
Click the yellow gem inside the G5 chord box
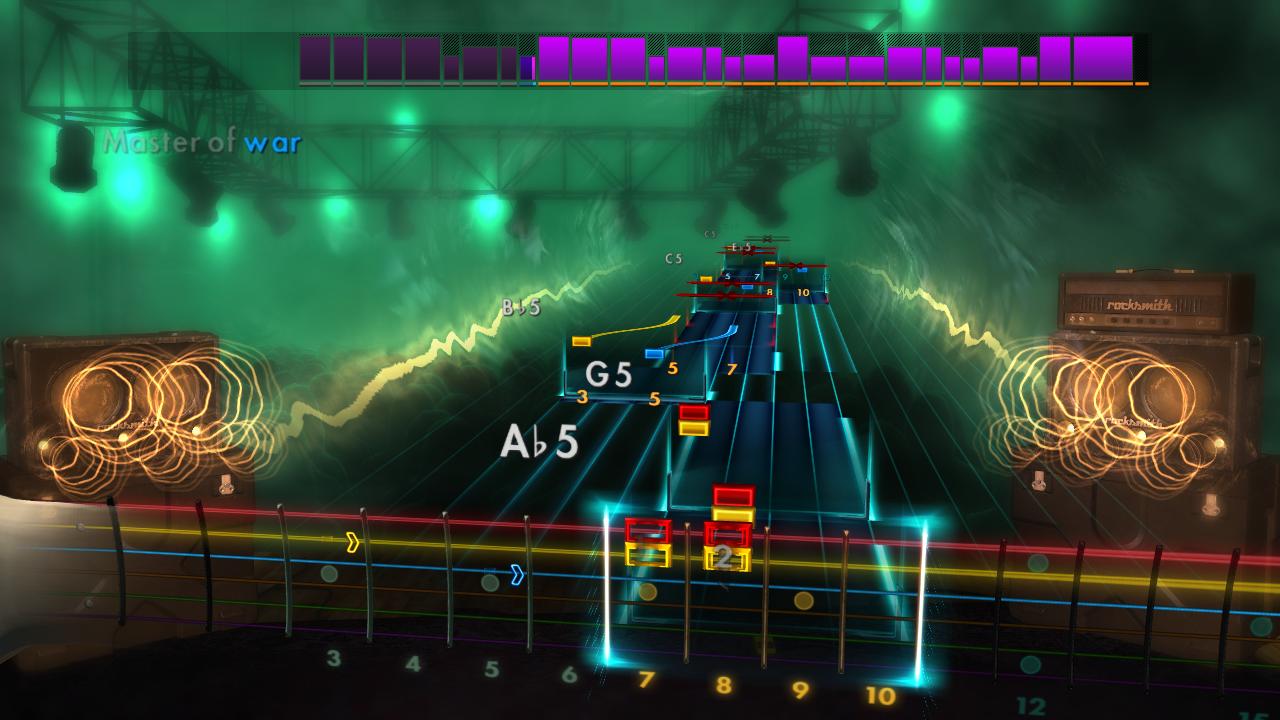(x=580, y=342)
